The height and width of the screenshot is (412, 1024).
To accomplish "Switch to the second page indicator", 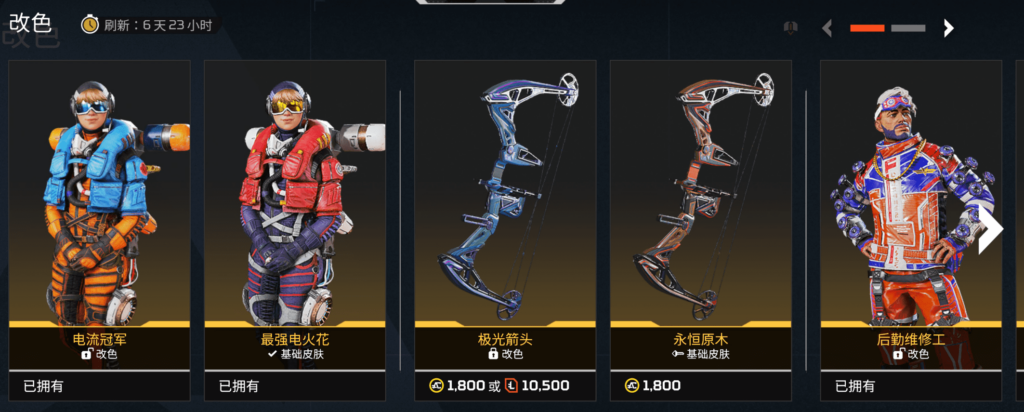I will 907,29.
